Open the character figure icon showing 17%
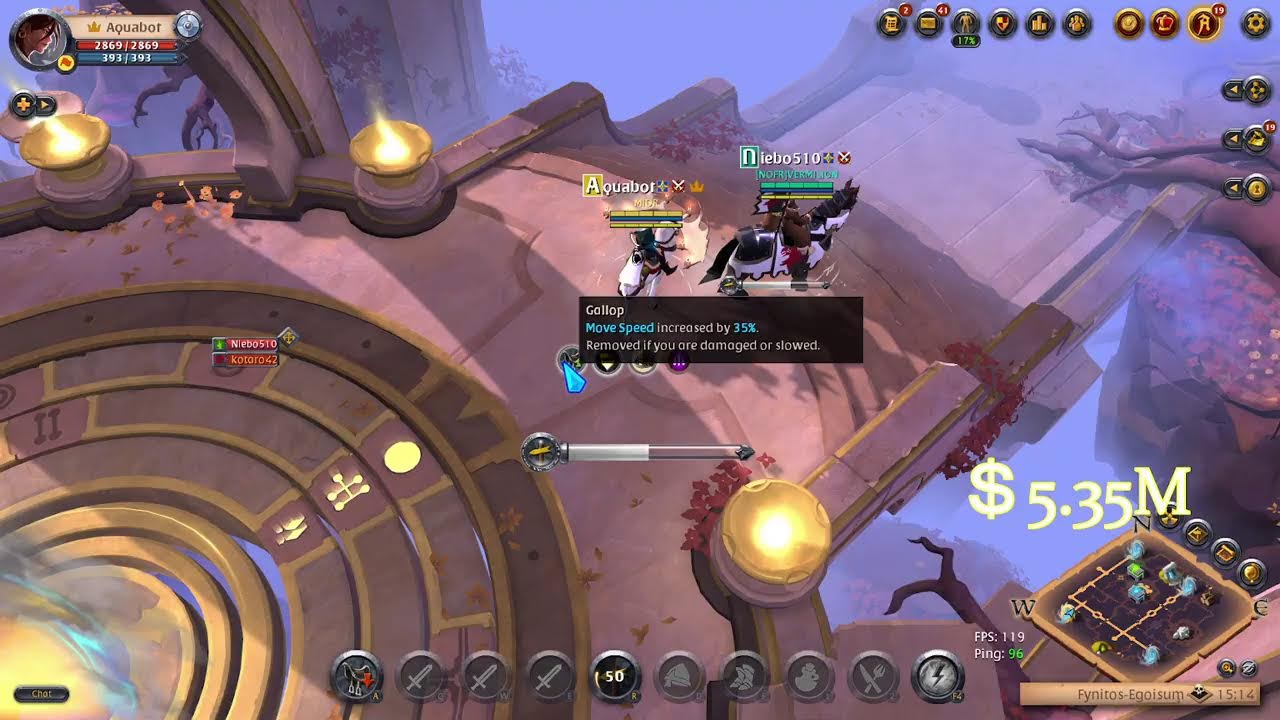1280x720 pixels. [966, 23]
